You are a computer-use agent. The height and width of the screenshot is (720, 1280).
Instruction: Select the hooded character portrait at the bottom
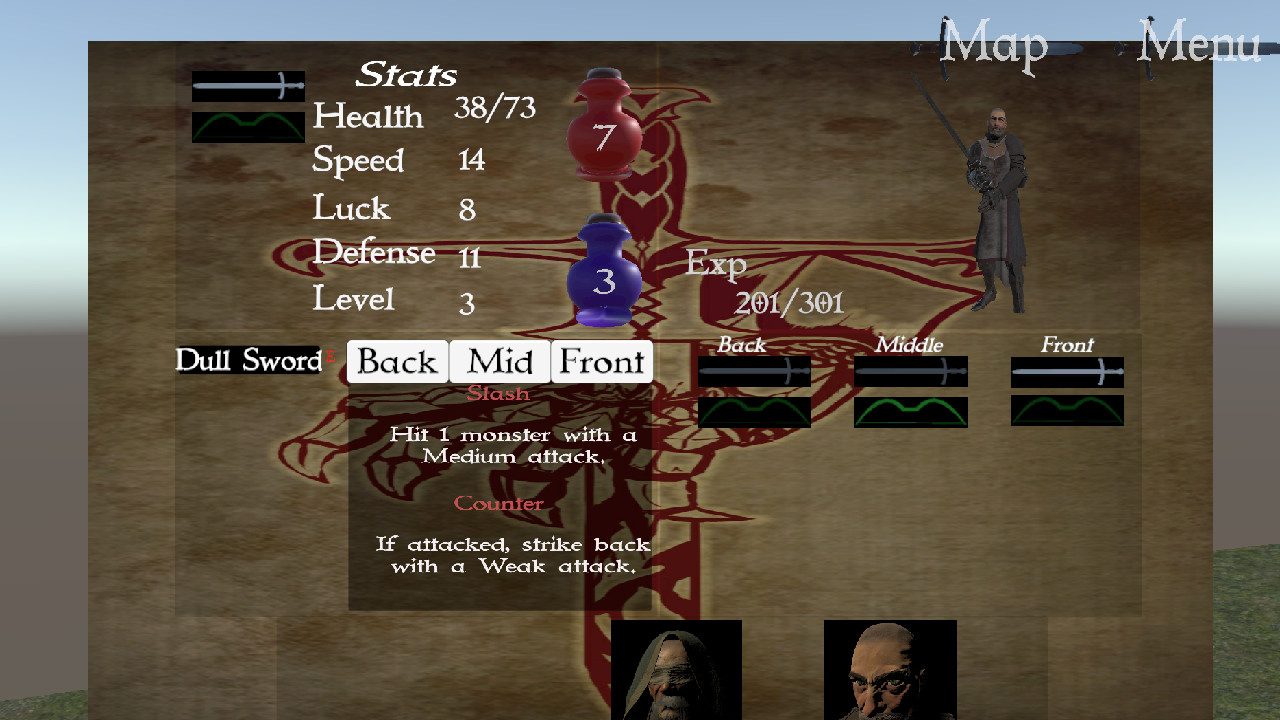point(676,670)
